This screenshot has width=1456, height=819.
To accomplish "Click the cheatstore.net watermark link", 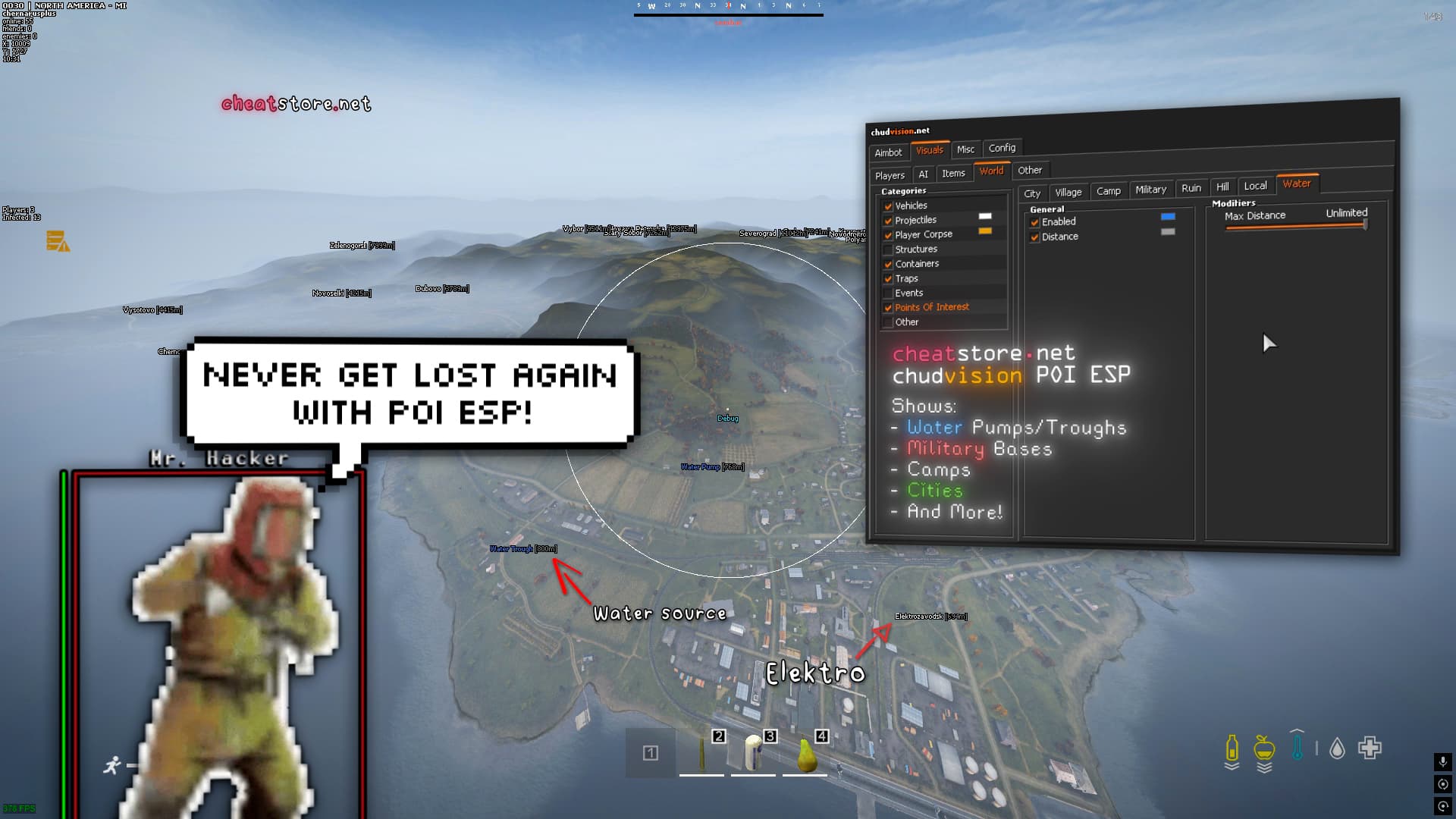I will pyautogui.click(x=296, y=103).
